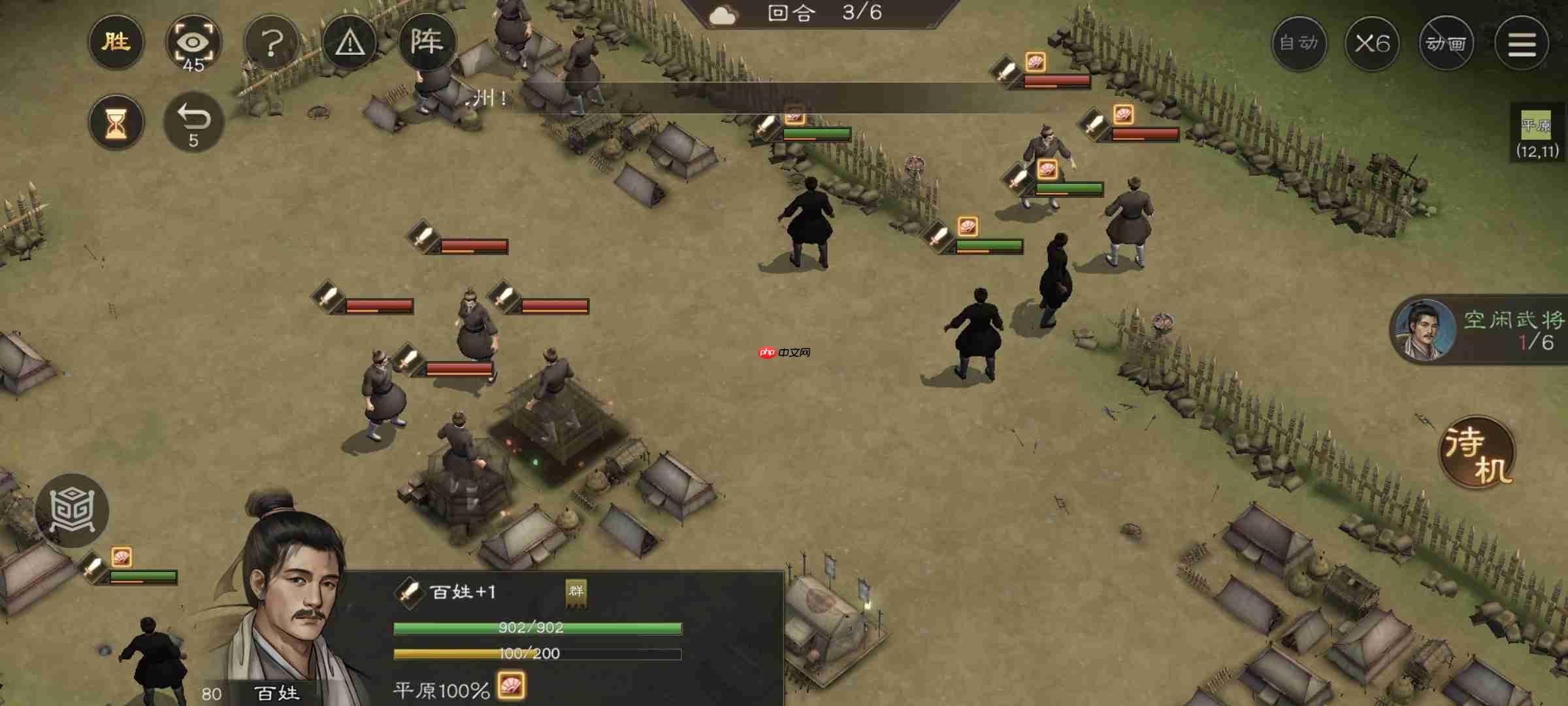This screenshot has width=1568, height=706.
Task: Select the hourglass wait icon
Action: [116, 121]
